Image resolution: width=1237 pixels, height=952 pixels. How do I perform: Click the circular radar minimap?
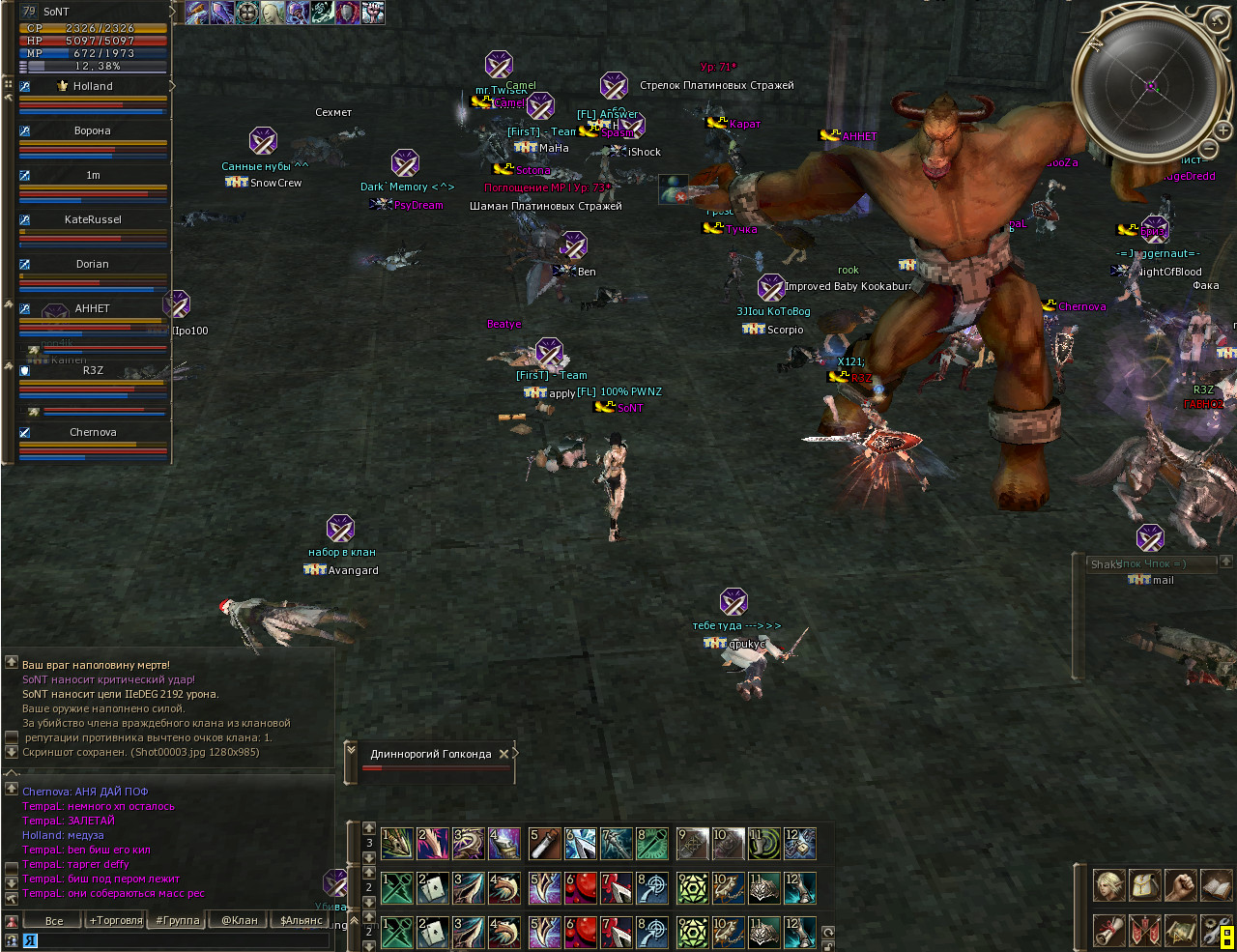[x=1150, y=87]
